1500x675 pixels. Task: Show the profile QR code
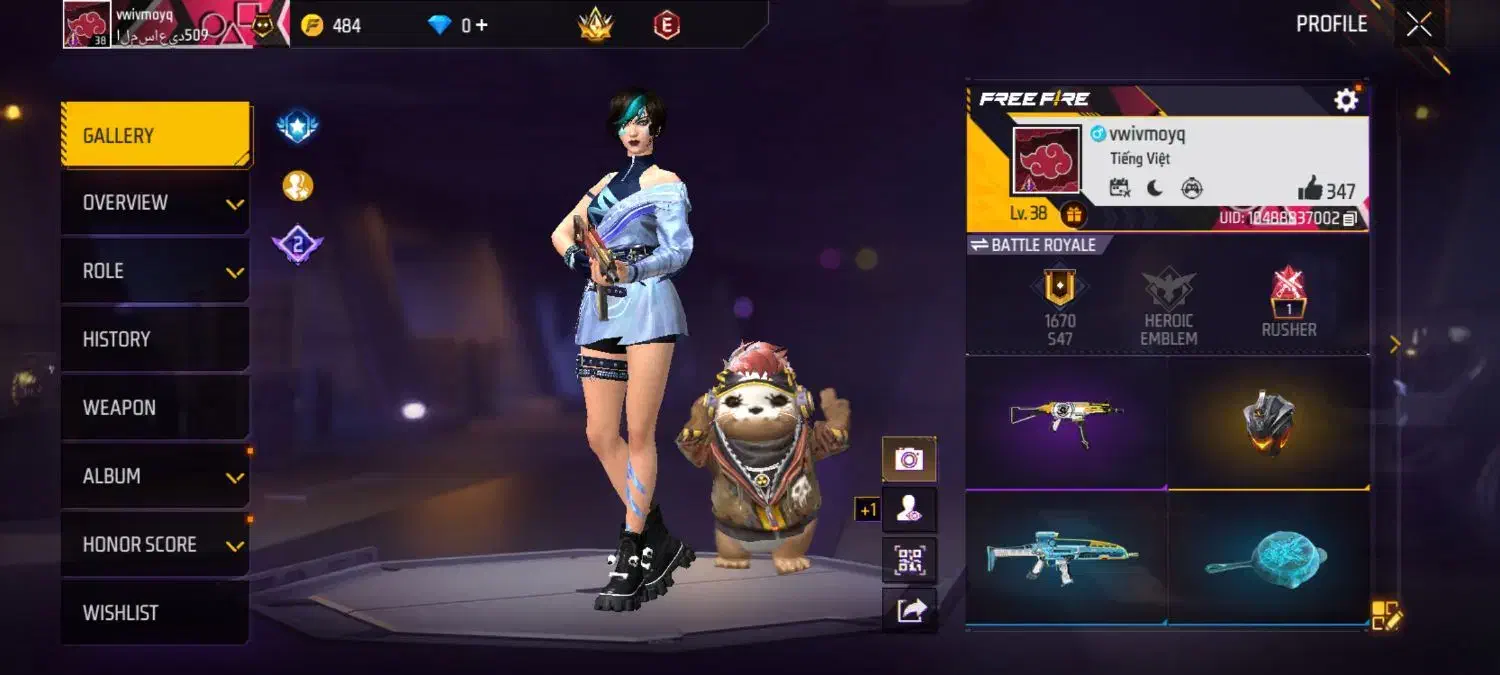pos(909,560)
